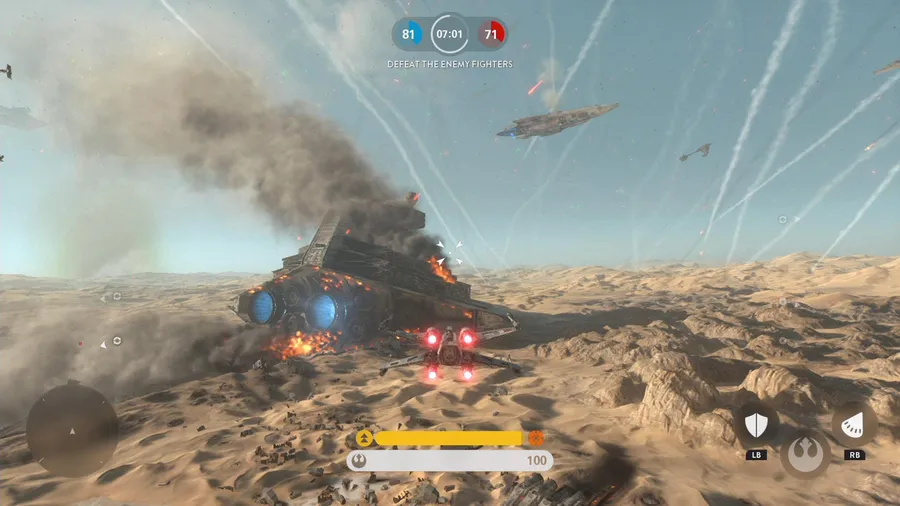The image size is (900, 506).
Task: Select the Defeat the Enemy Fighters objective
Action: tap(450, 64)
